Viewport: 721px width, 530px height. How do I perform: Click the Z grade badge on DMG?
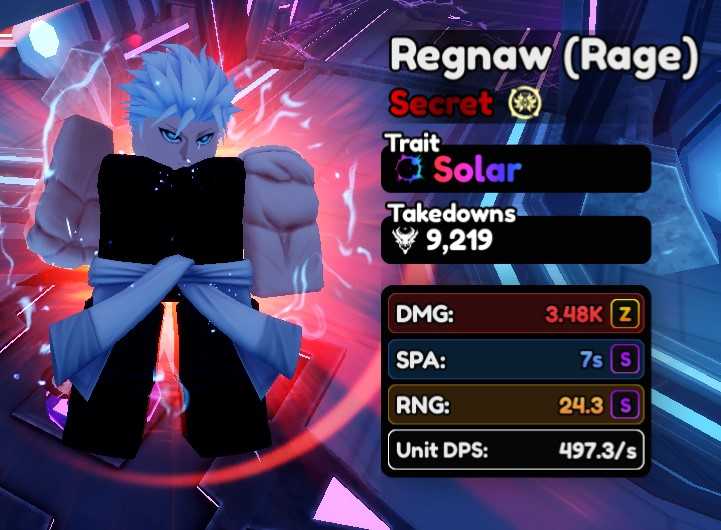(626, 315)
